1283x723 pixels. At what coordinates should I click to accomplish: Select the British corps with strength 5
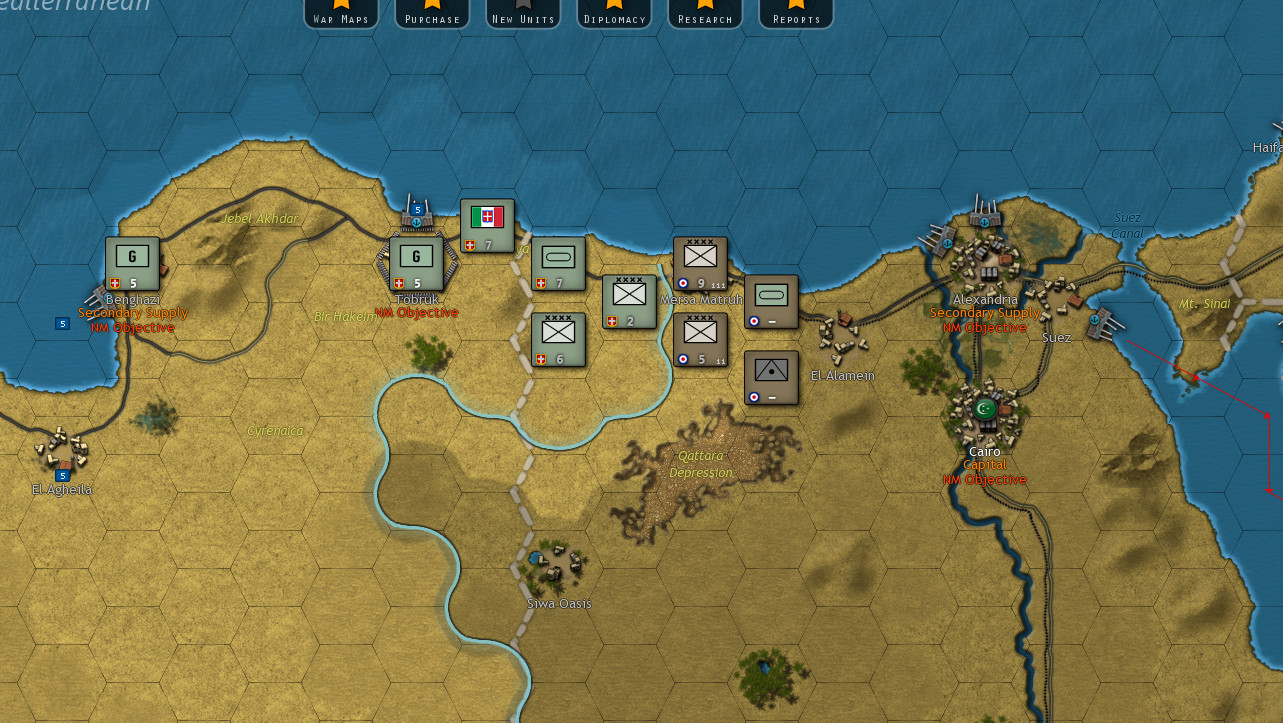pyautogui.click(x=699, y=338)
